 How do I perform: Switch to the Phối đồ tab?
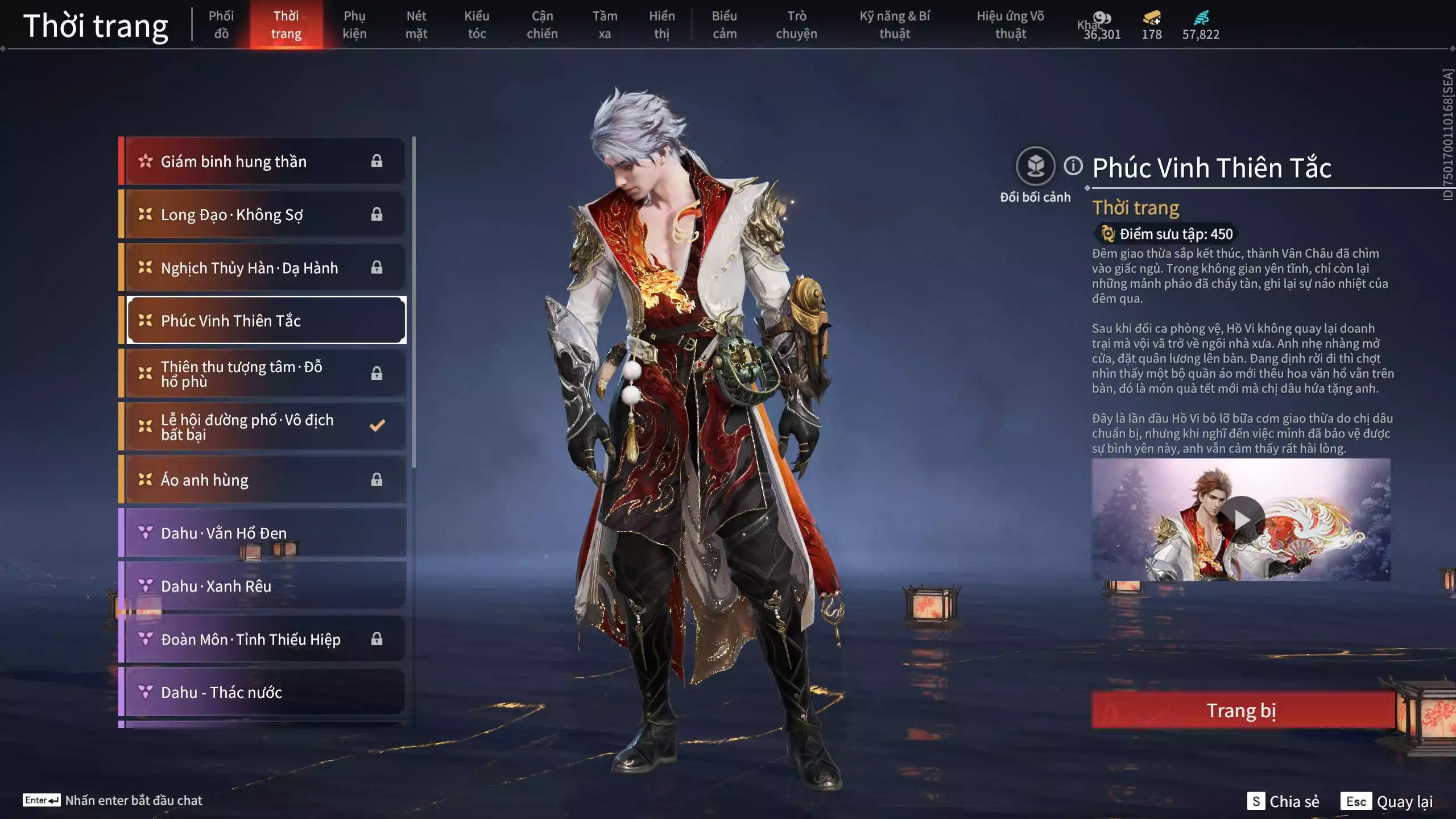click(221, 24)
